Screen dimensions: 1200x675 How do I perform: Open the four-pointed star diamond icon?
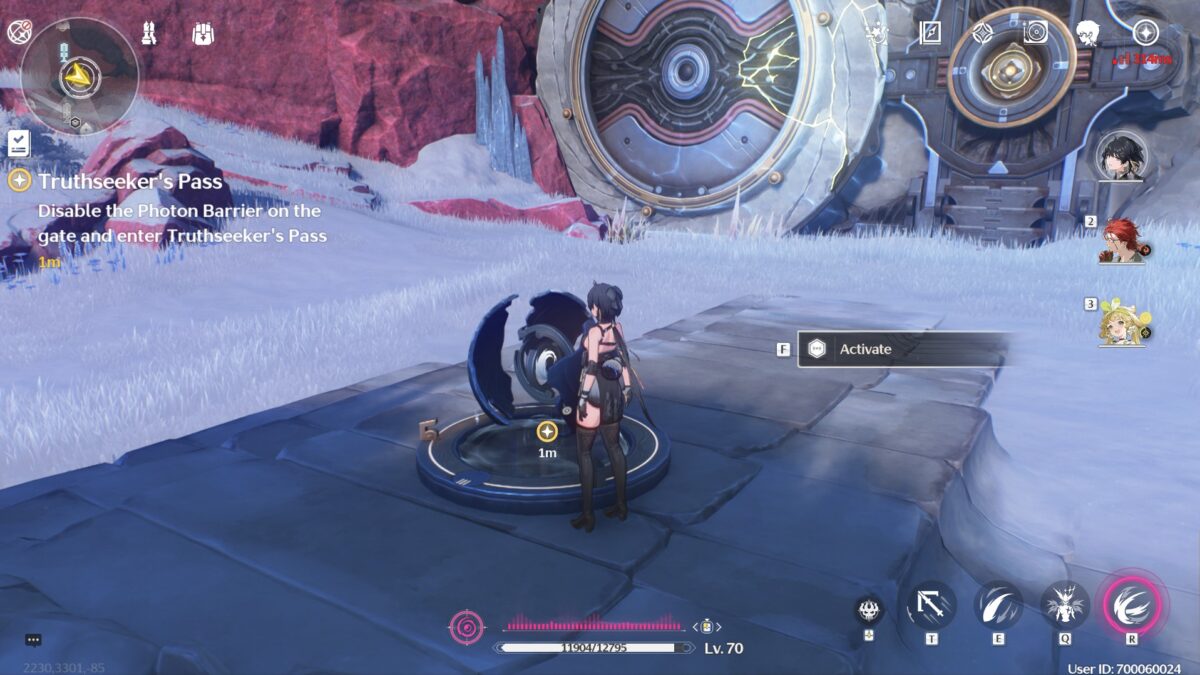coord(981,33)
